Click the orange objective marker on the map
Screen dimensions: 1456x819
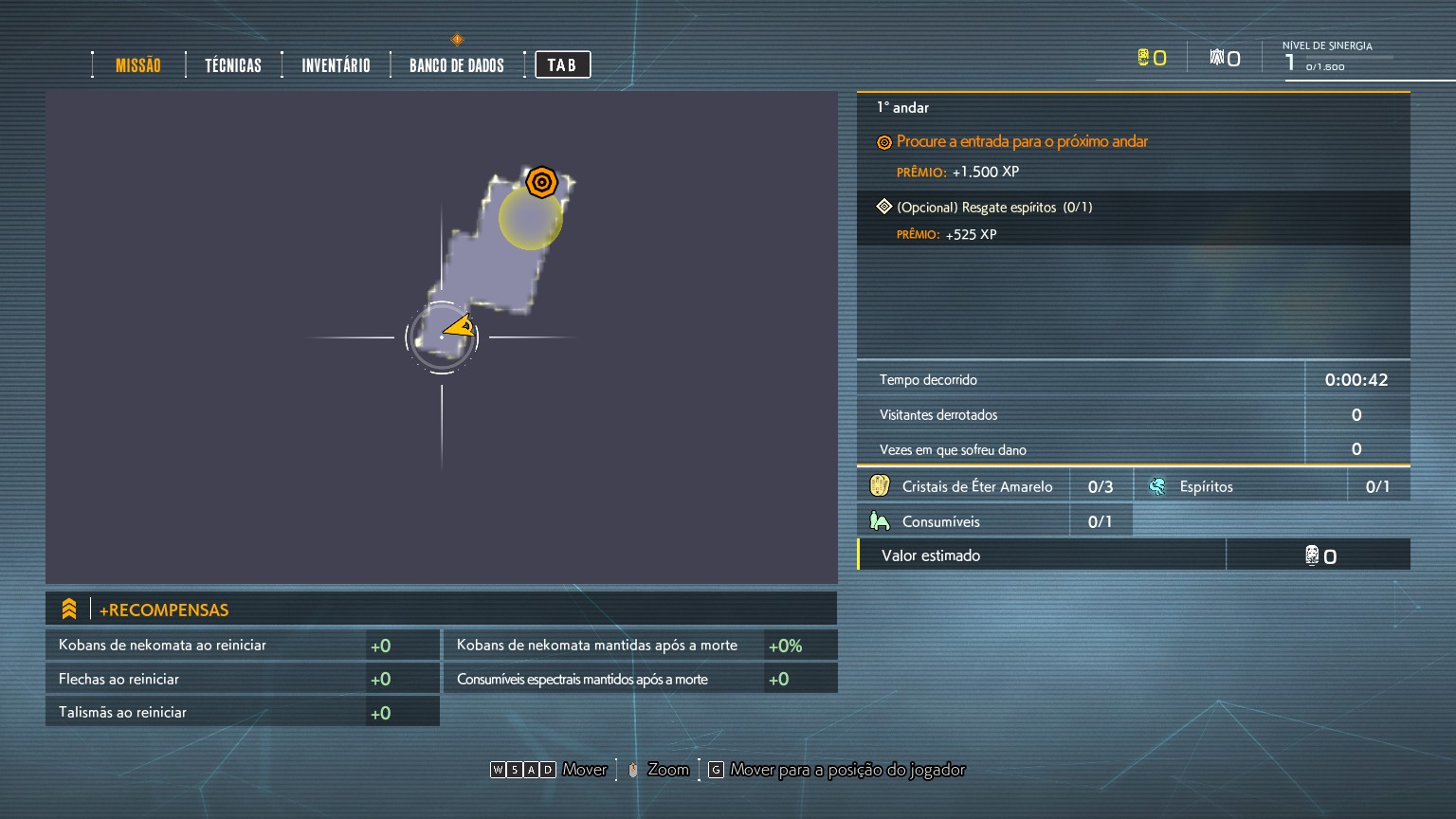point(541,181)
